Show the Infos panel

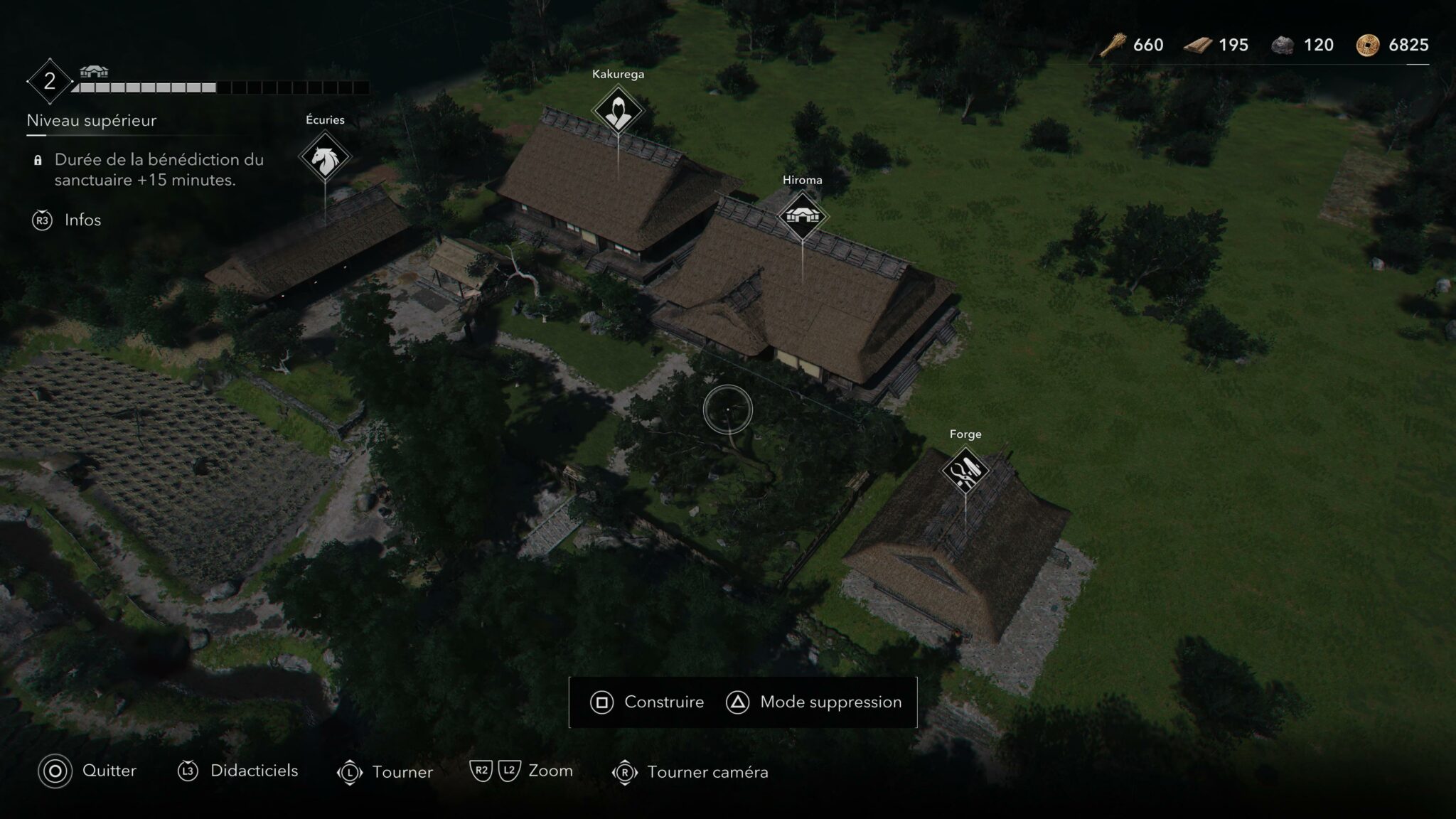tap(67, 220)
